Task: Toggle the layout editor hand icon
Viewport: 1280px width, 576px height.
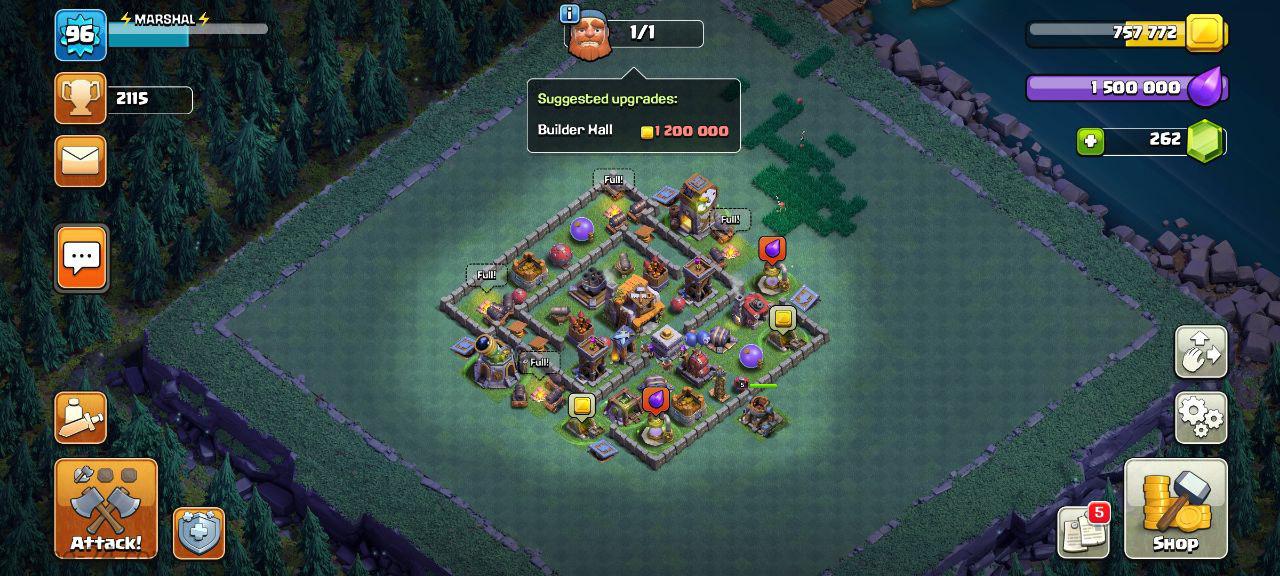Action: click(x=1201, y=351)
